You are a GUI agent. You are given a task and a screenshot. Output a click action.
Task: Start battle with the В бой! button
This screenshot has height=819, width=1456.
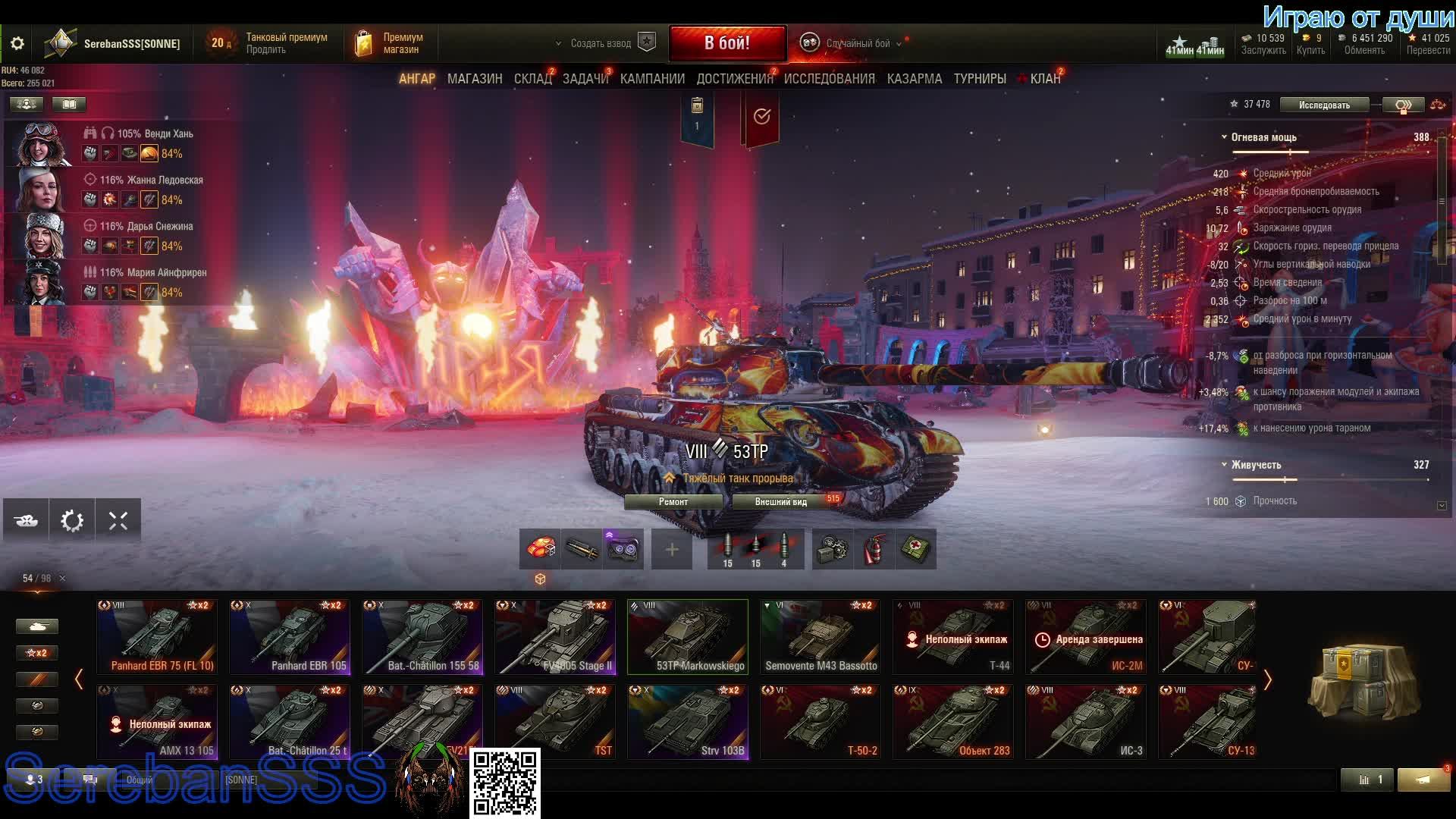pos(726,43)
